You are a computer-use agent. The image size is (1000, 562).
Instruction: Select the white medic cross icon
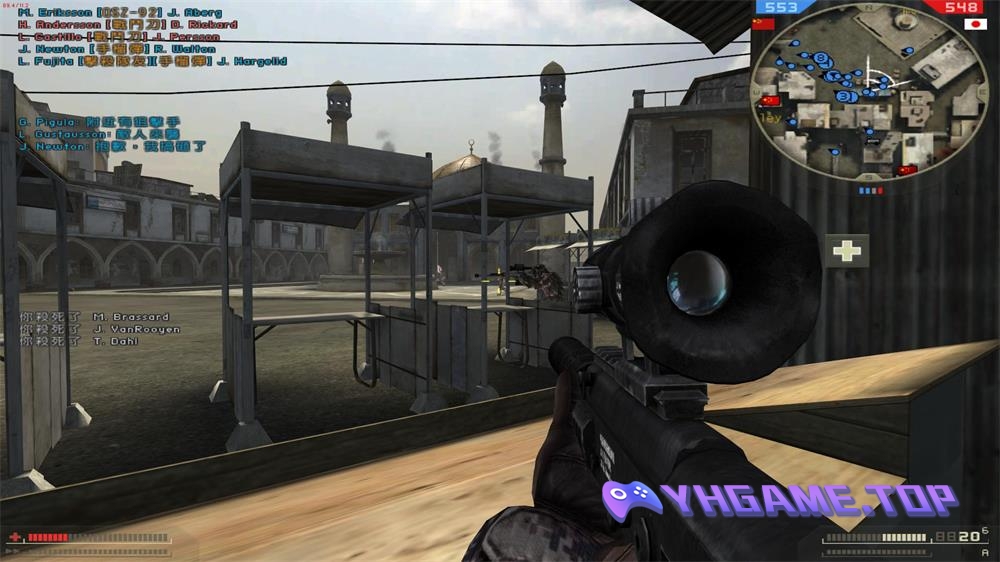[847, 250]
